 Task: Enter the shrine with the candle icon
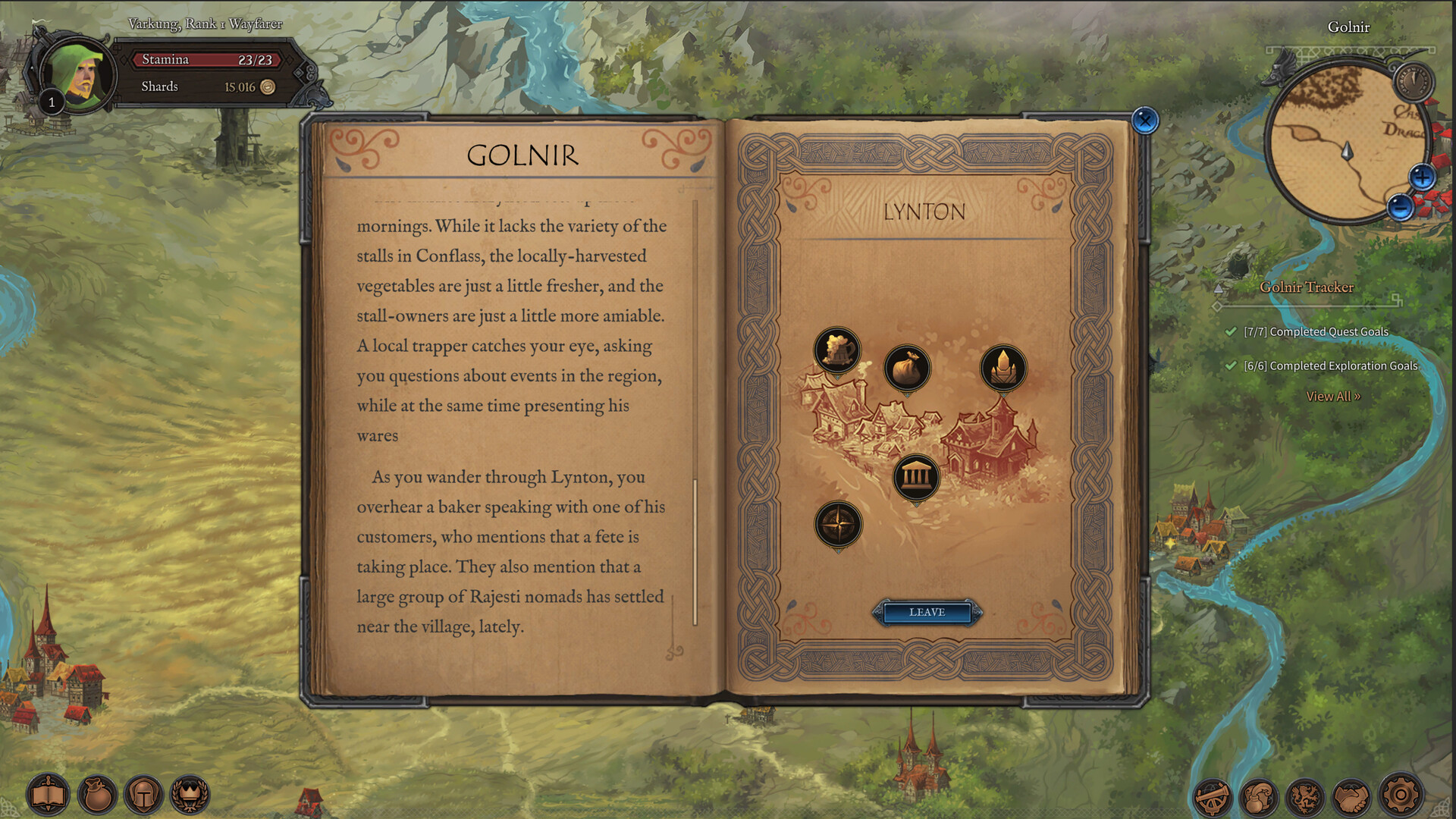(x=1003, y=369)
